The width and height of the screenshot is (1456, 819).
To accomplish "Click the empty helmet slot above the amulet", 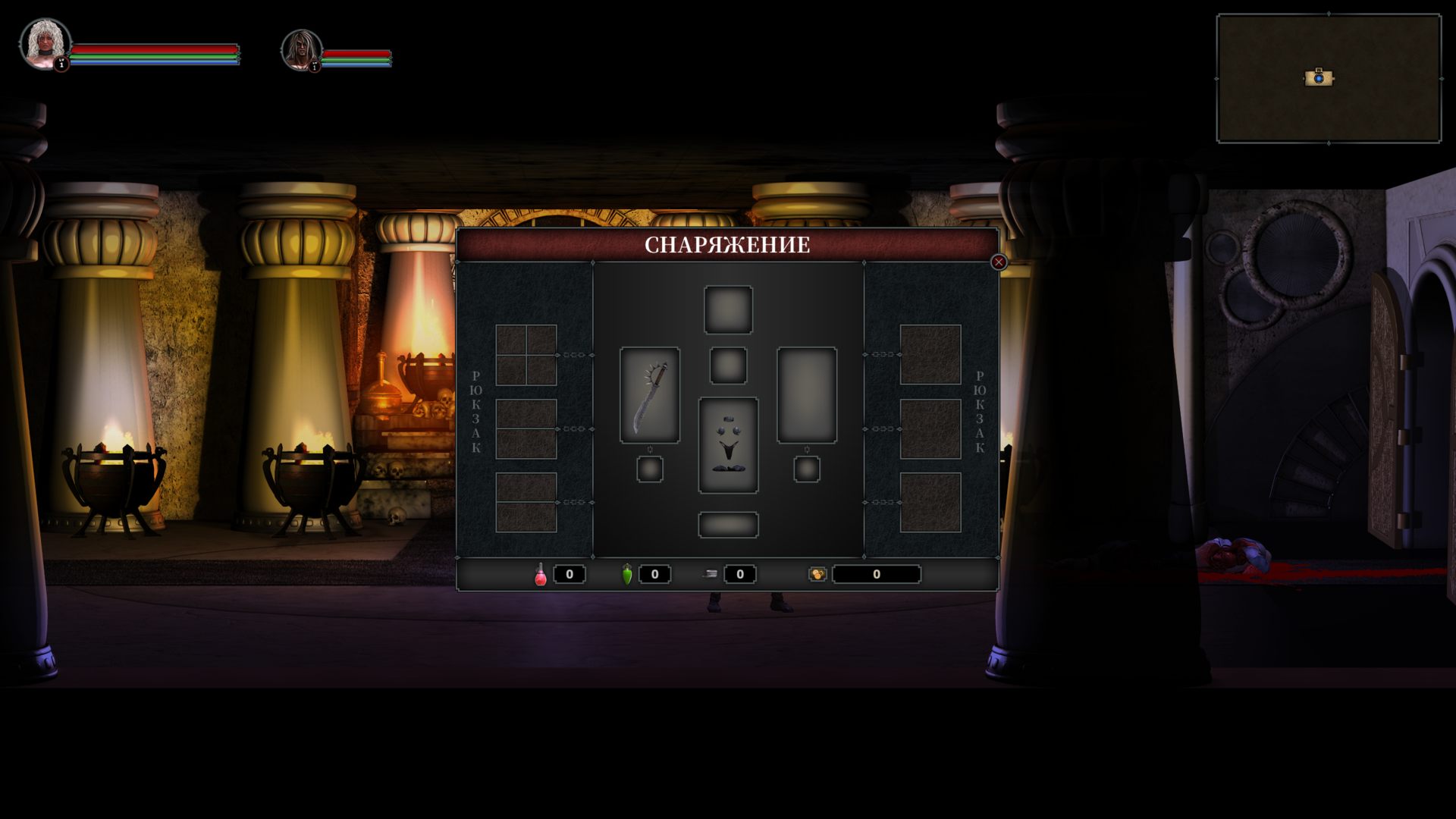I will (728, 309).
